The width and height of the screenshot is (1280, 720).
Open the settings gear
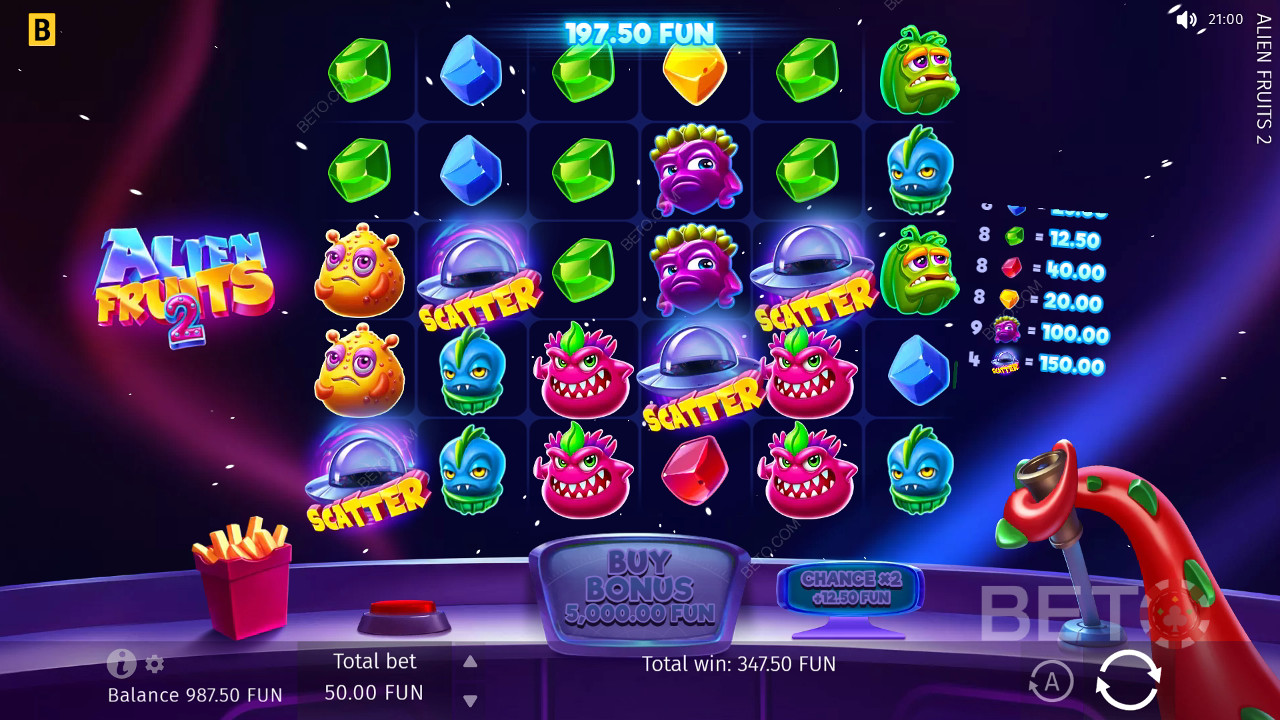pos(155,664)
